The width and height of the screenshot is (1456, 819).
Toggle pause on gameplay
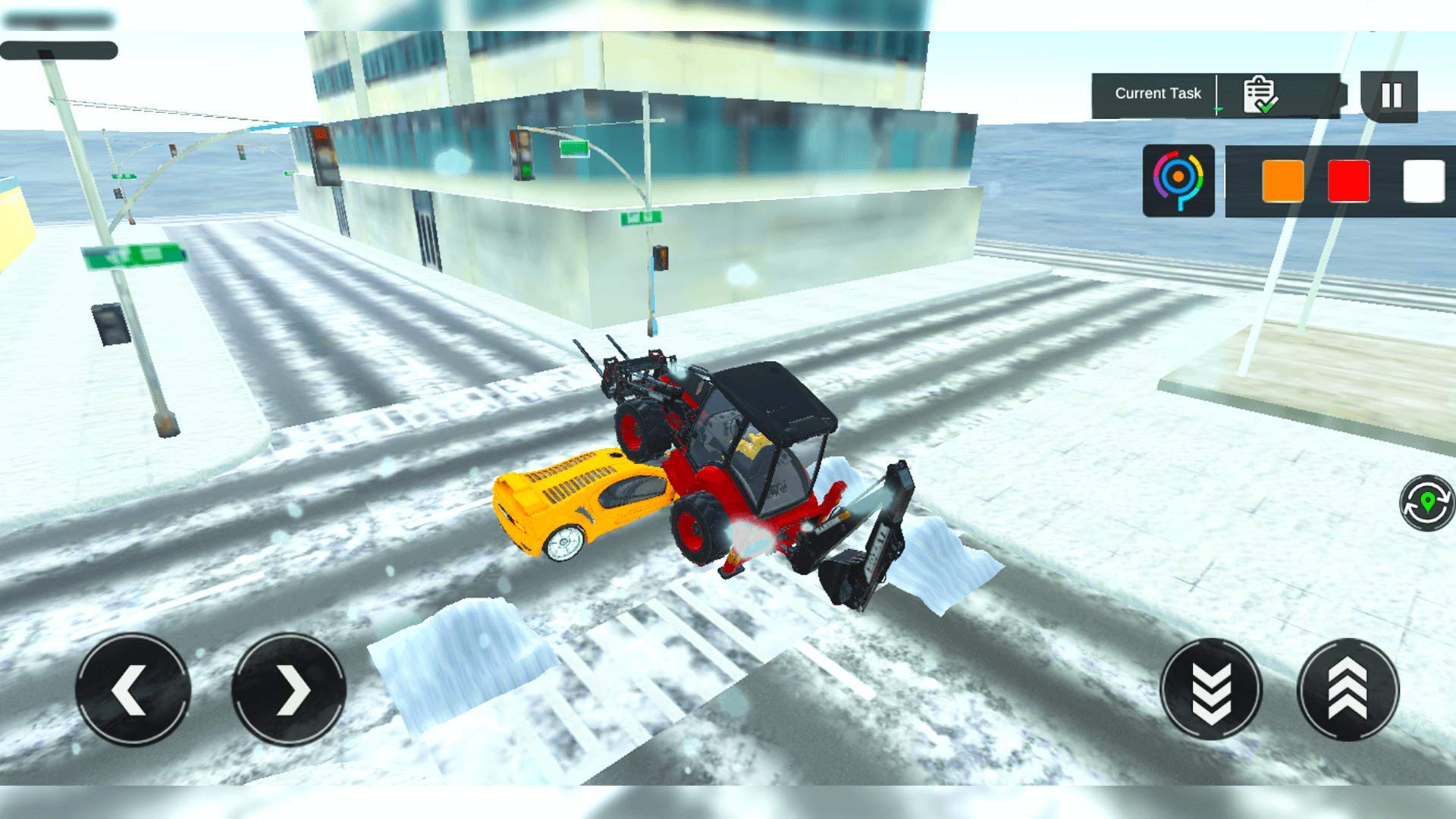tap(1392, 94)
